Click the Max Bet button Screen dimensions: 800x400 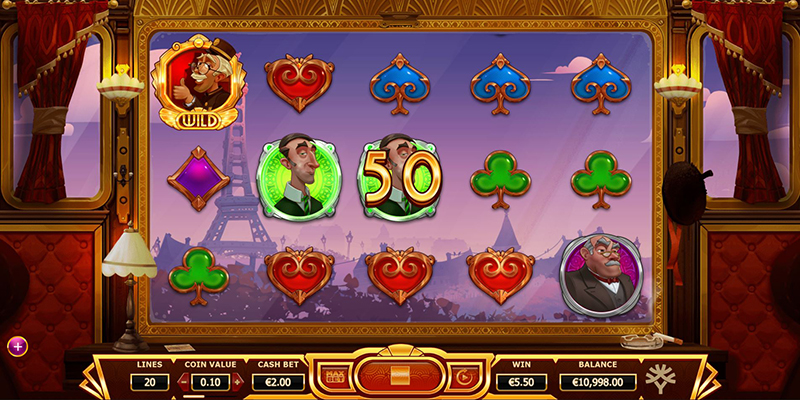333,379
